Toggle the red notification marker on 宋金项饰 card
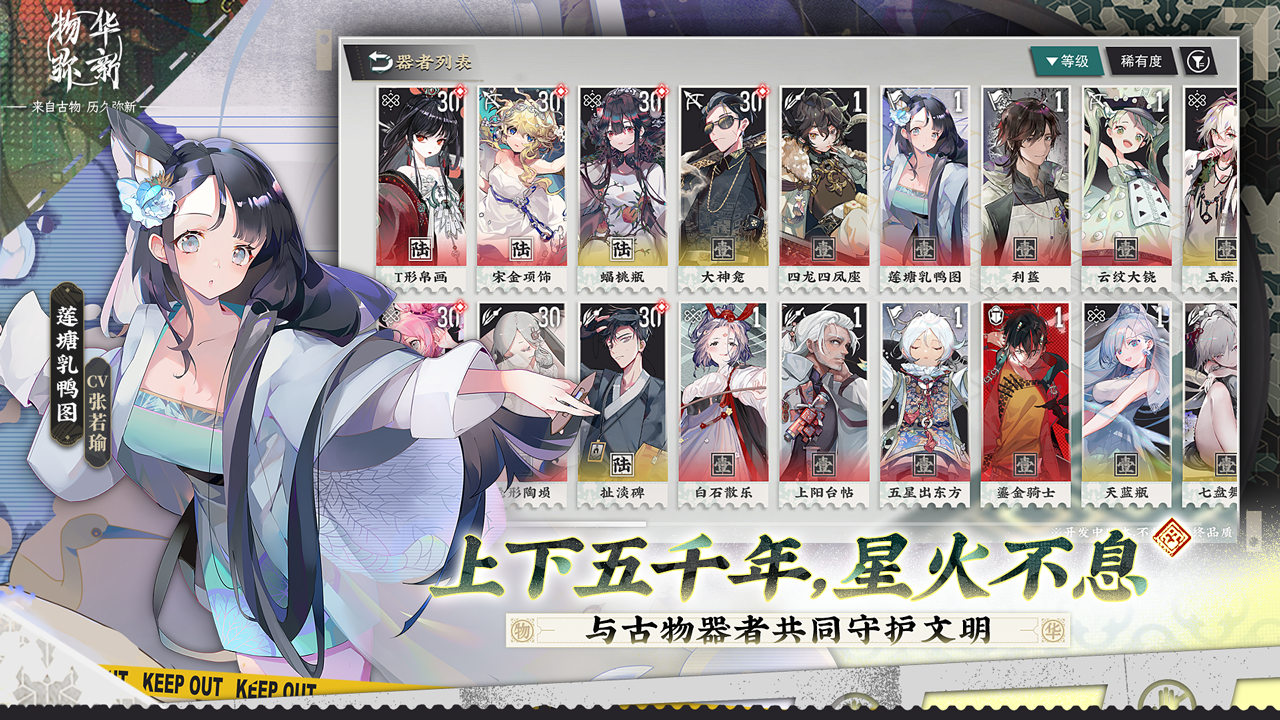 561,92
